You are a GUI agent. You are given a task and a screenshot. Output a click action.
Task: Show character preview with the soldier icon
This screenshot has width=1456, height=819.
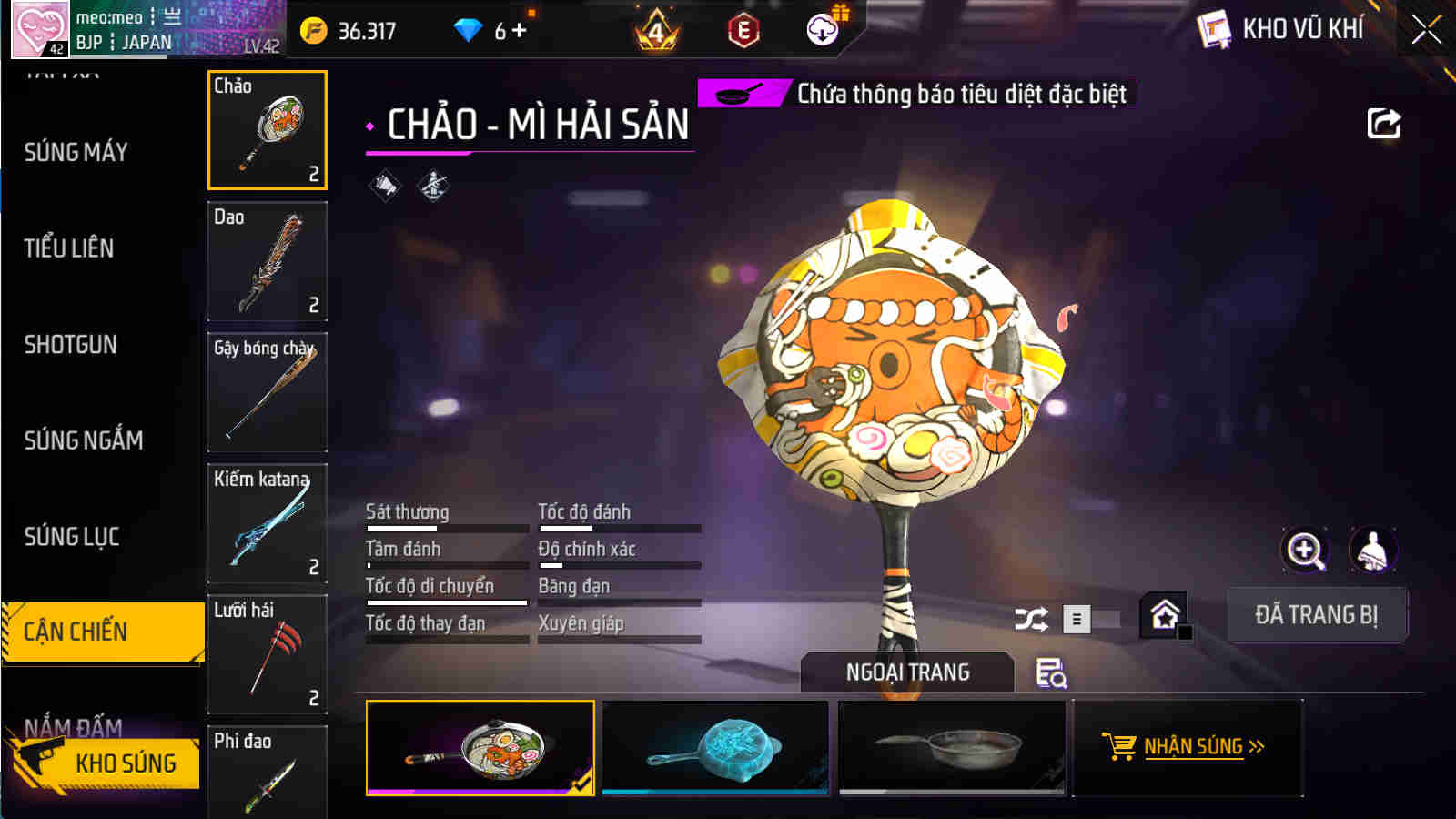[x=1374, y=551]
